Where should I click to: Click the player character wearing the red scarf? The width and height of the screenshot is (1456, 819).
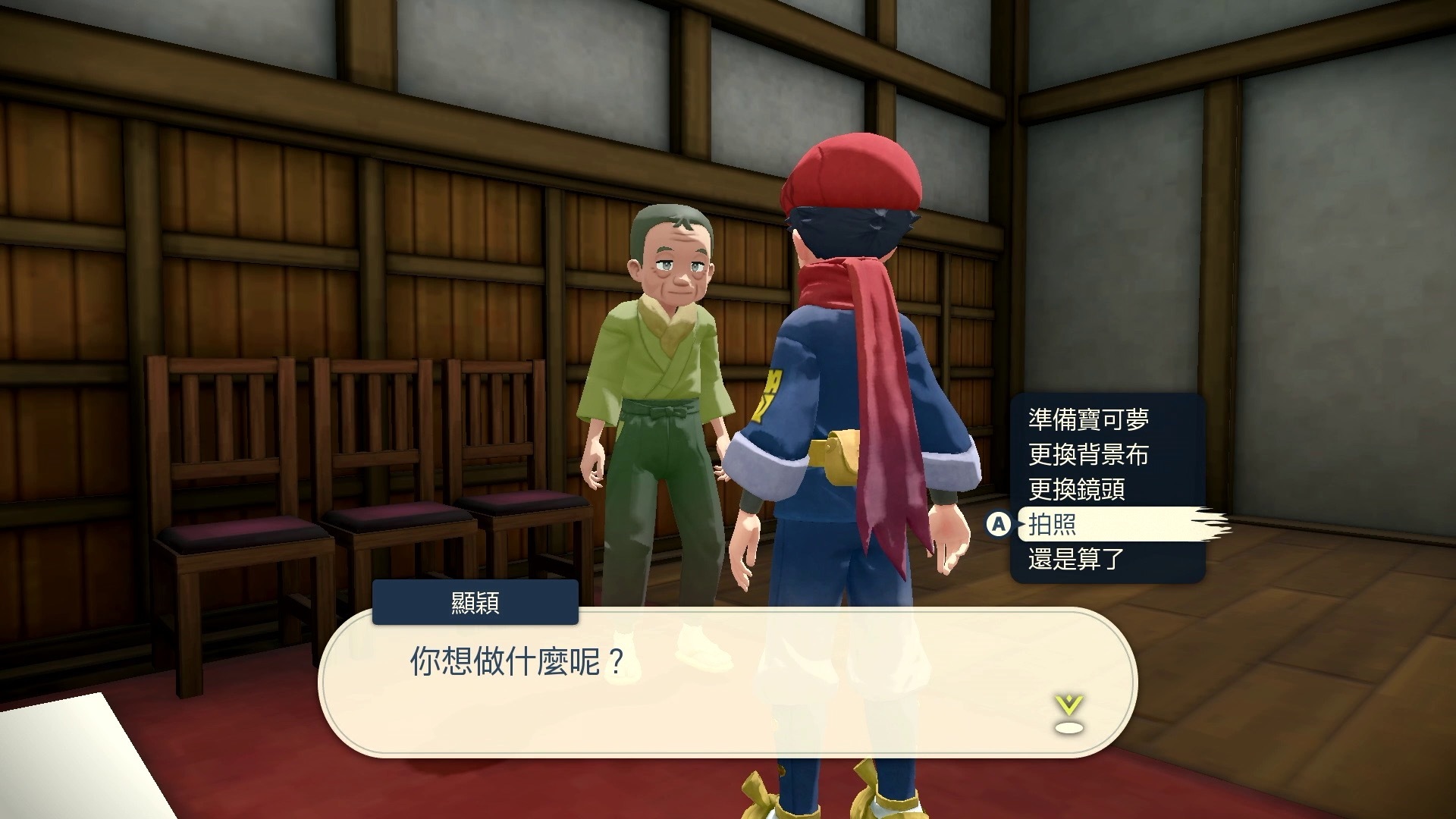click(849, 379)
